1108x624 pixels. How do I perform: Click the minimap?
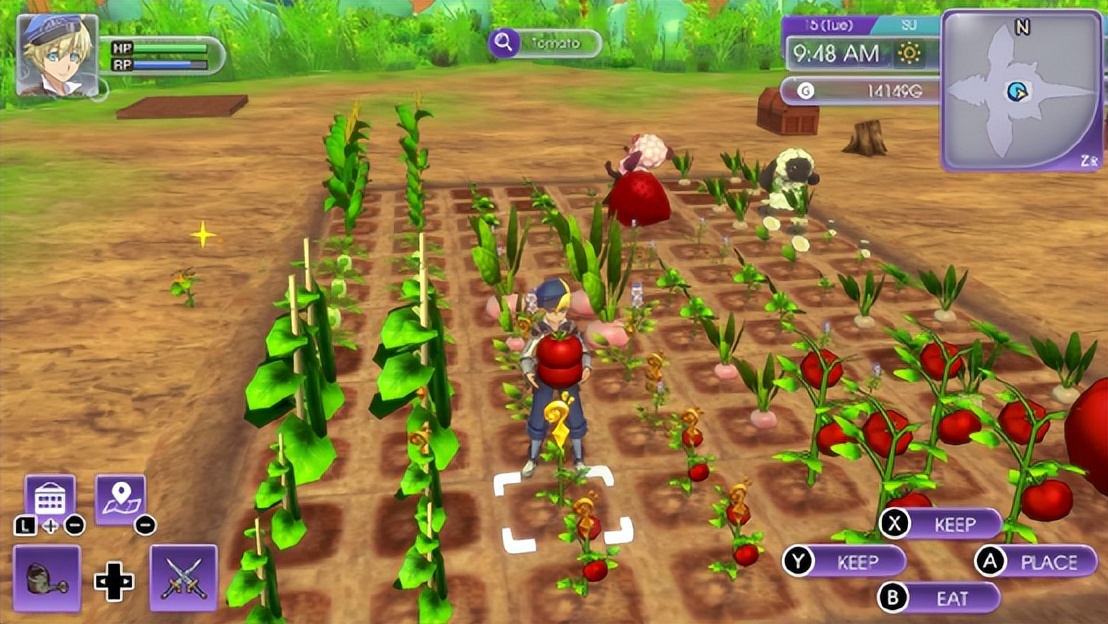click(x=1020, y=91)
